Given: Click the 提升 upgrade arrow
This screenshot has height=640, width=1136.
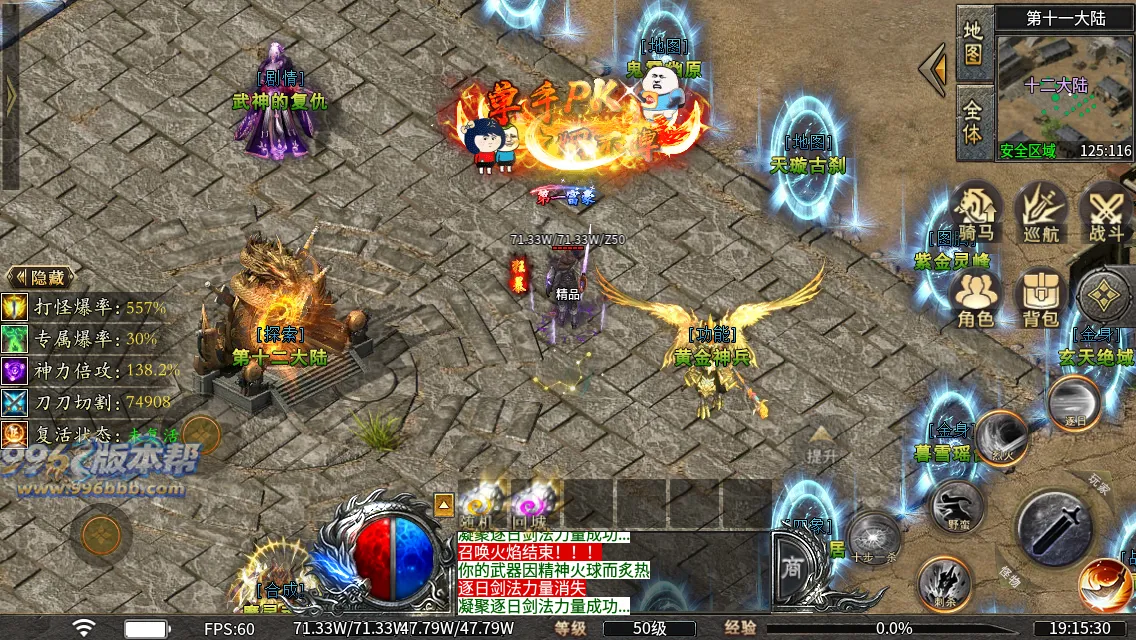Looking at the screenshot, I should click(821, 444).
